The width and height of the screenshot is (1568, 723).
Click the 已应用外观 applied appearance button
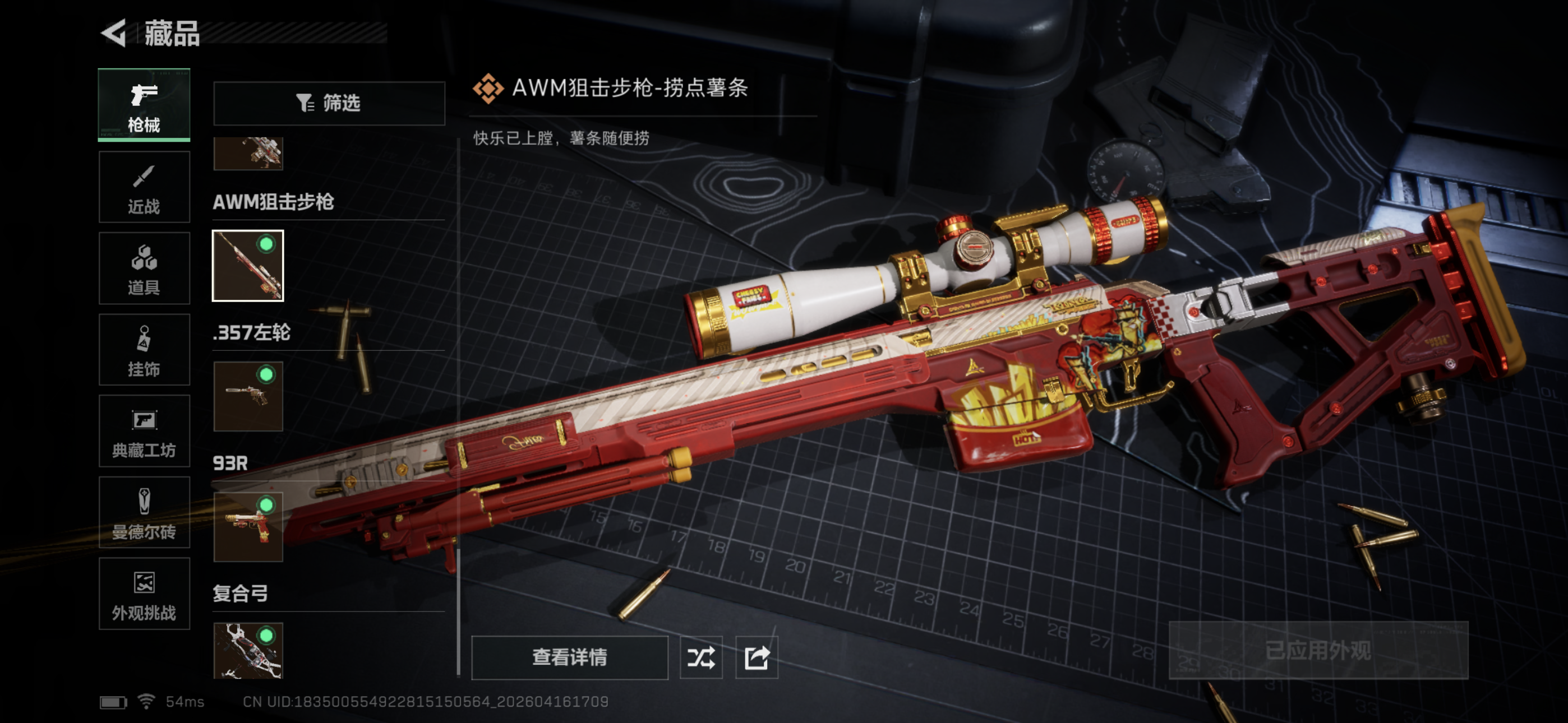click(x=1318, y=650)
